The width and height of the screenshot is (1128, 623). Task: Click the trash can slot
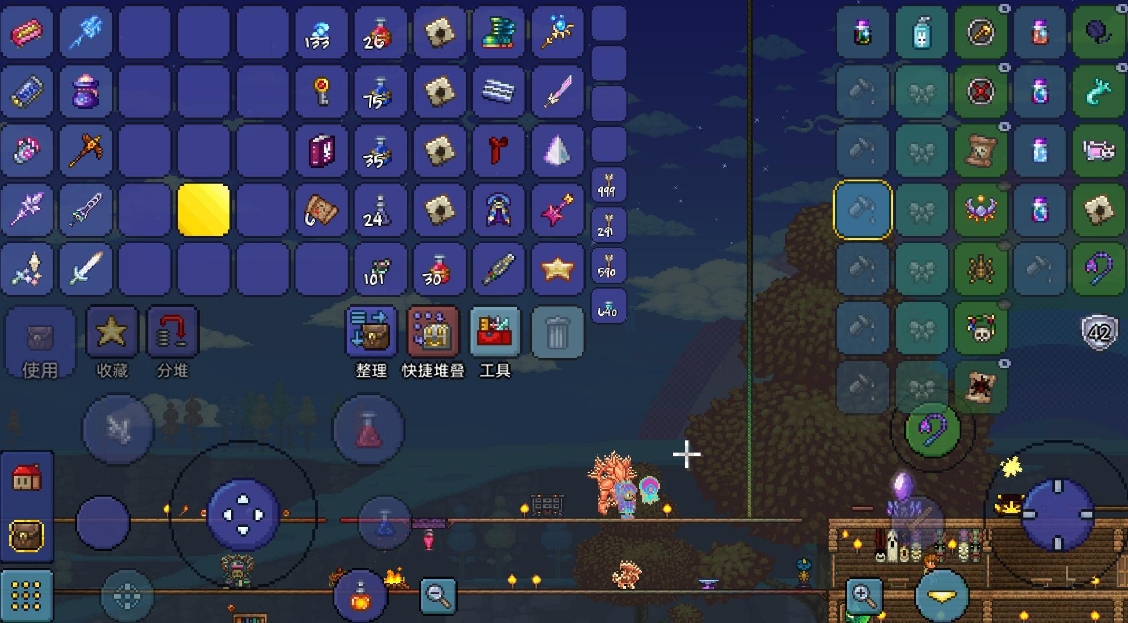tap(557, 333)
